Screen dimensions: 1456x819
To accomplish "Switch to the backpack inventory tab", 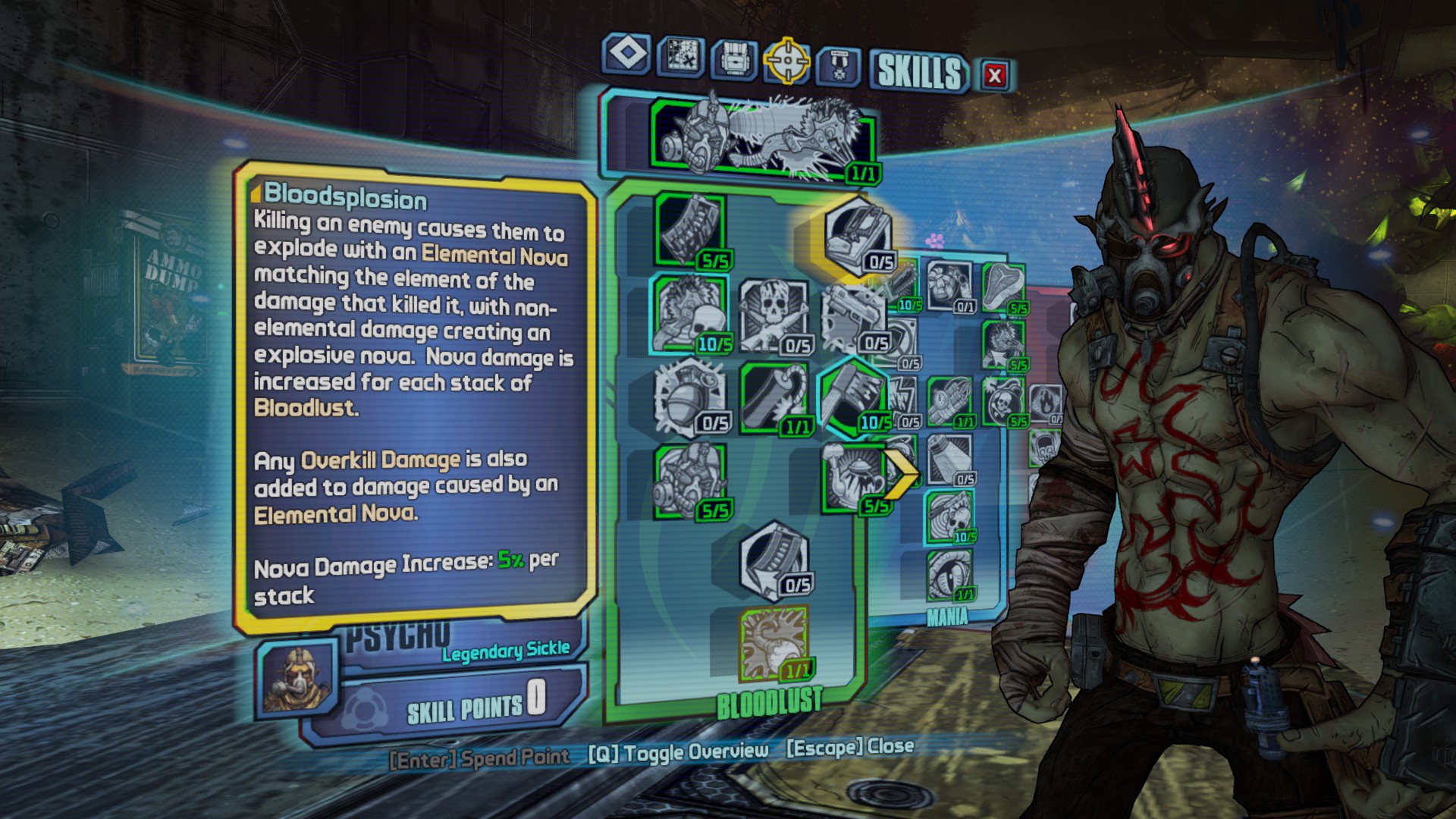I will [x=733, y=58].
